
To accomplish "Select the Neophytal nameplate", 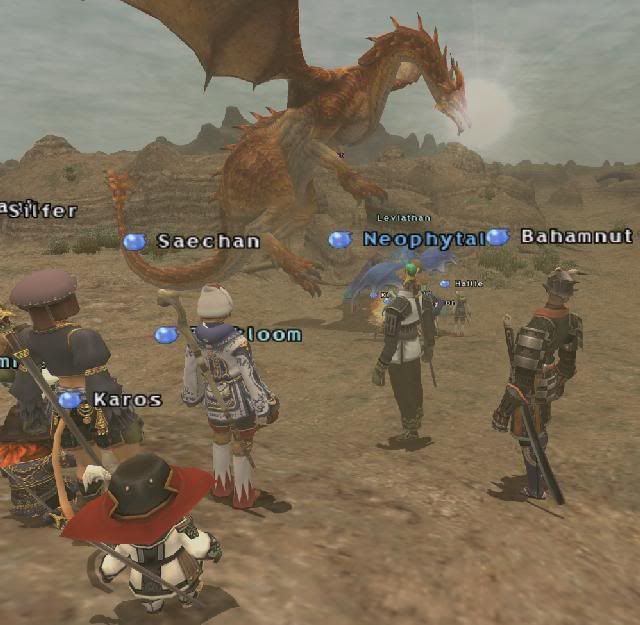I will (422, 239).
